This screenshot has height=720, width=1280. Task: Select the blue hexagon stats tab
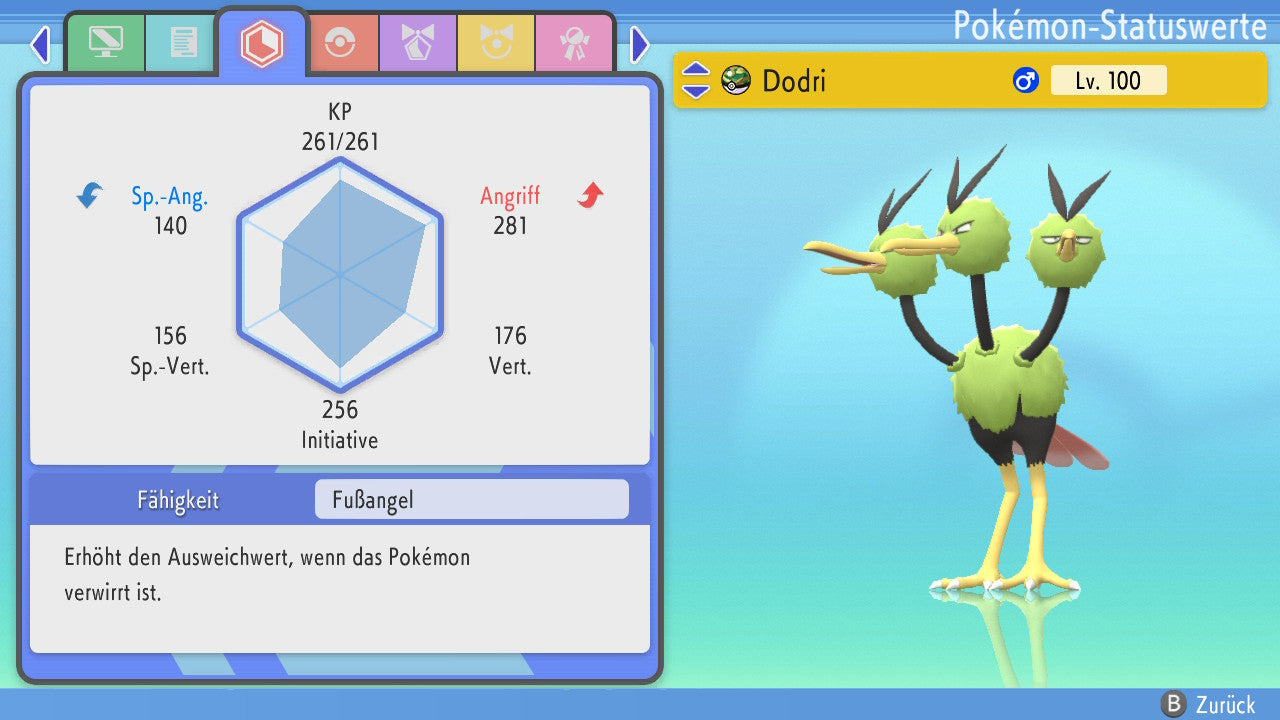[x=262, y=42]
